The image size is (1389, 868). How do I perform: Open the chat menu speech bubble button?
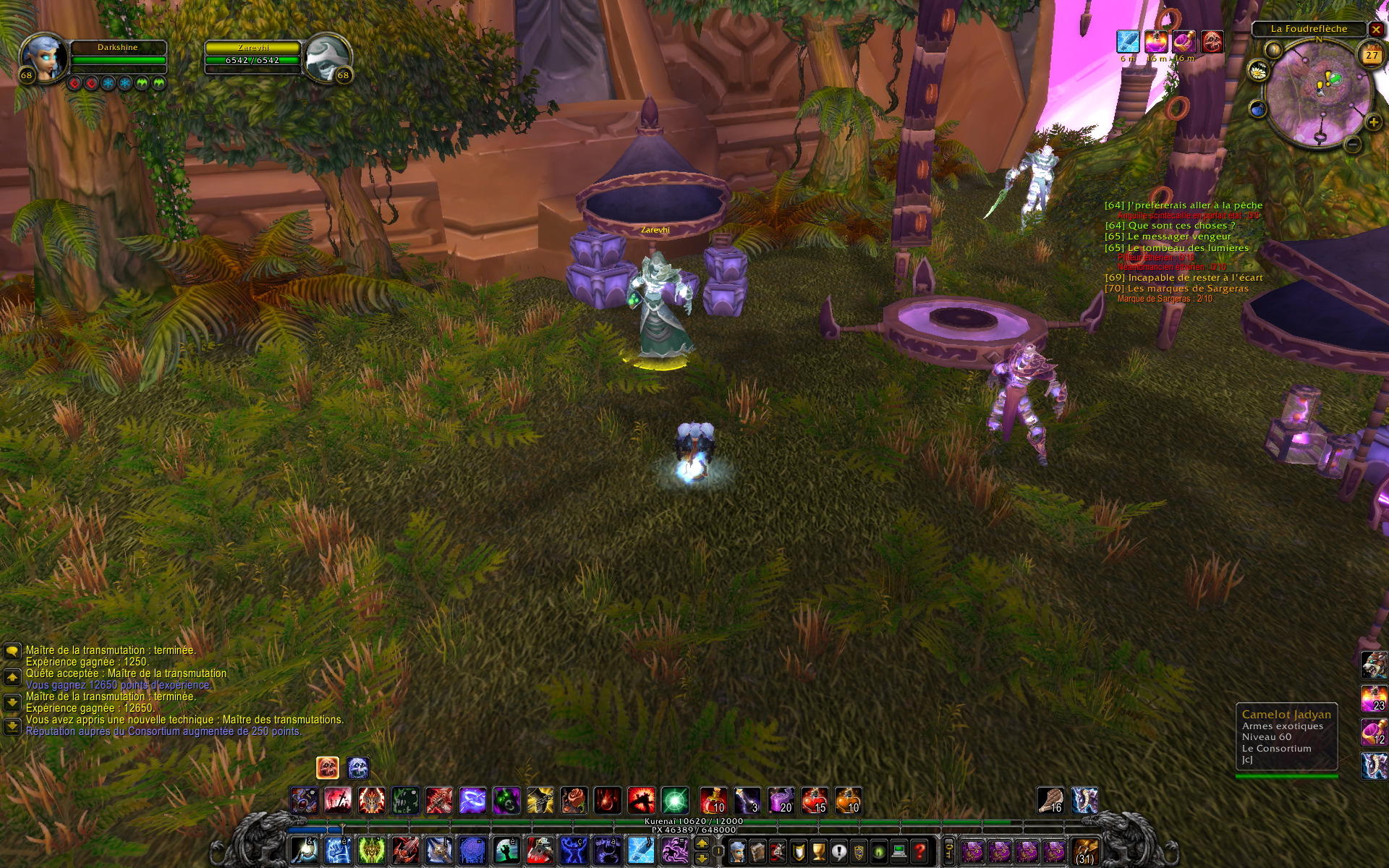[x=12, y=651]
